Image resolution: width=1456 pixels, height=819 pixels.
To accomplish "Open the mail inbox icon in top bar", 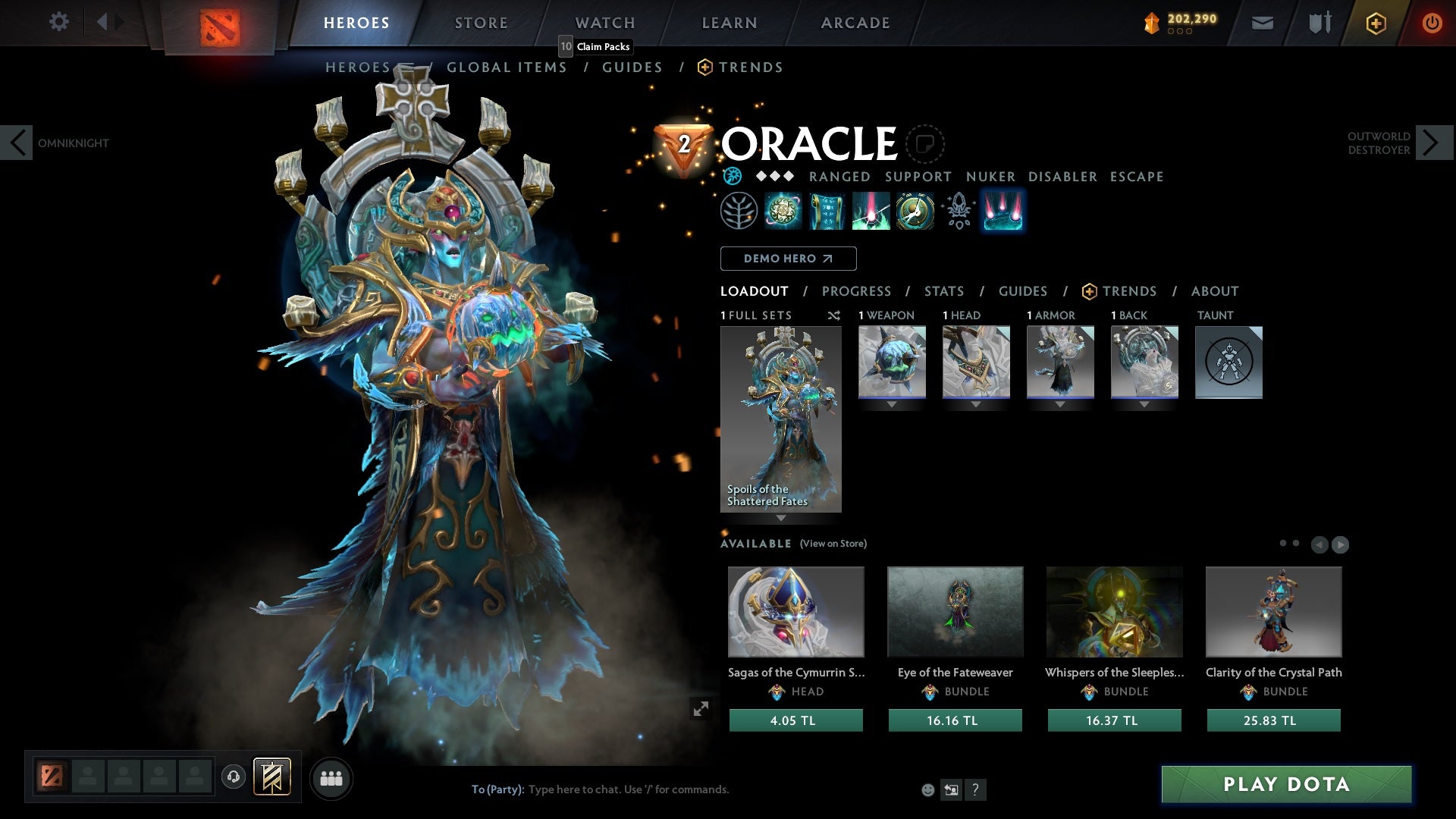I will [x=1262, y=23].
